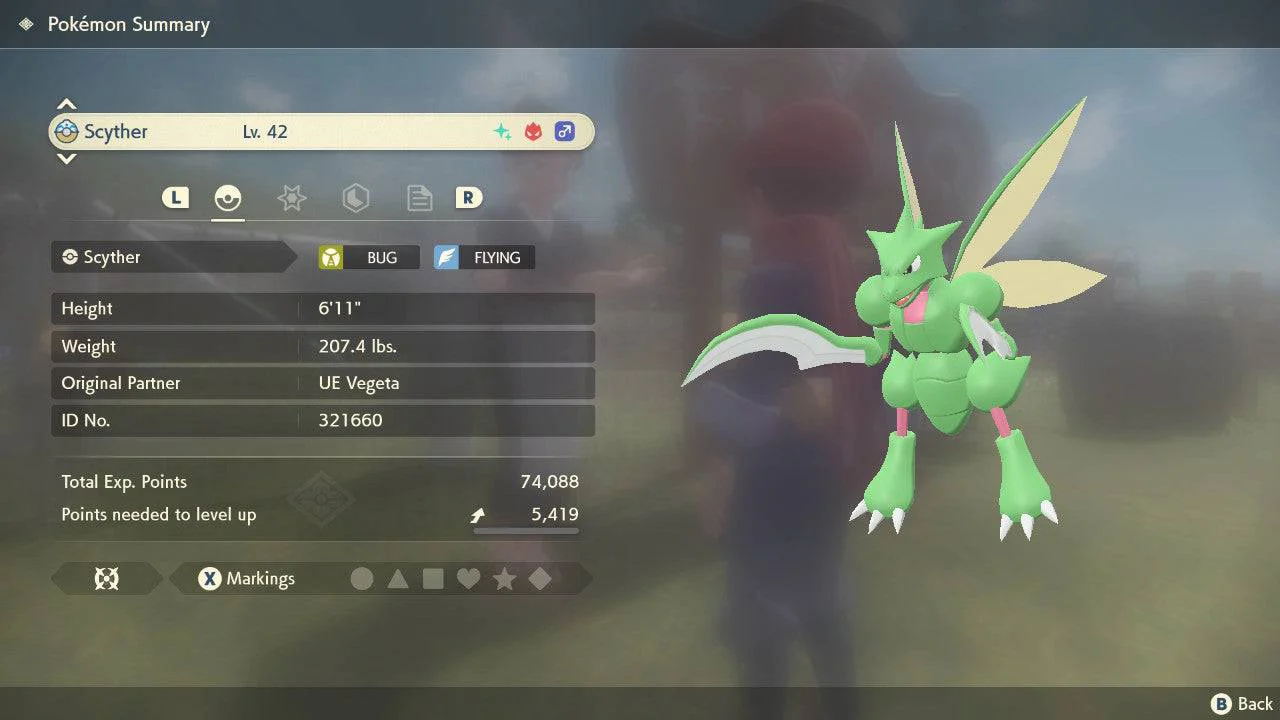The width and height of the screenshot is (1280, 720).
Task: Switch to next Pokémon with down arrow
Action: [66, 158]
